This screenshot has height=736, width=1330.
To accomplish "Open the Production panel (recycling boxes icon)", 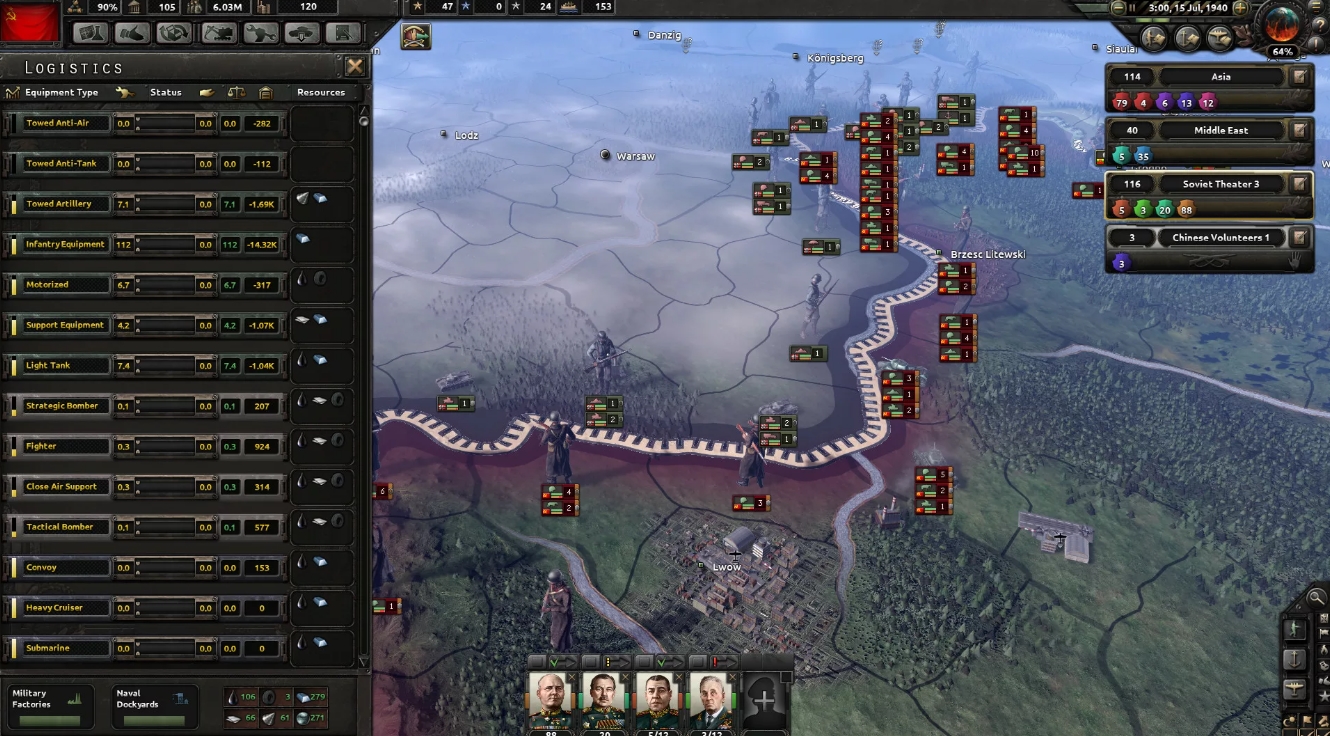I will (174, 32).
